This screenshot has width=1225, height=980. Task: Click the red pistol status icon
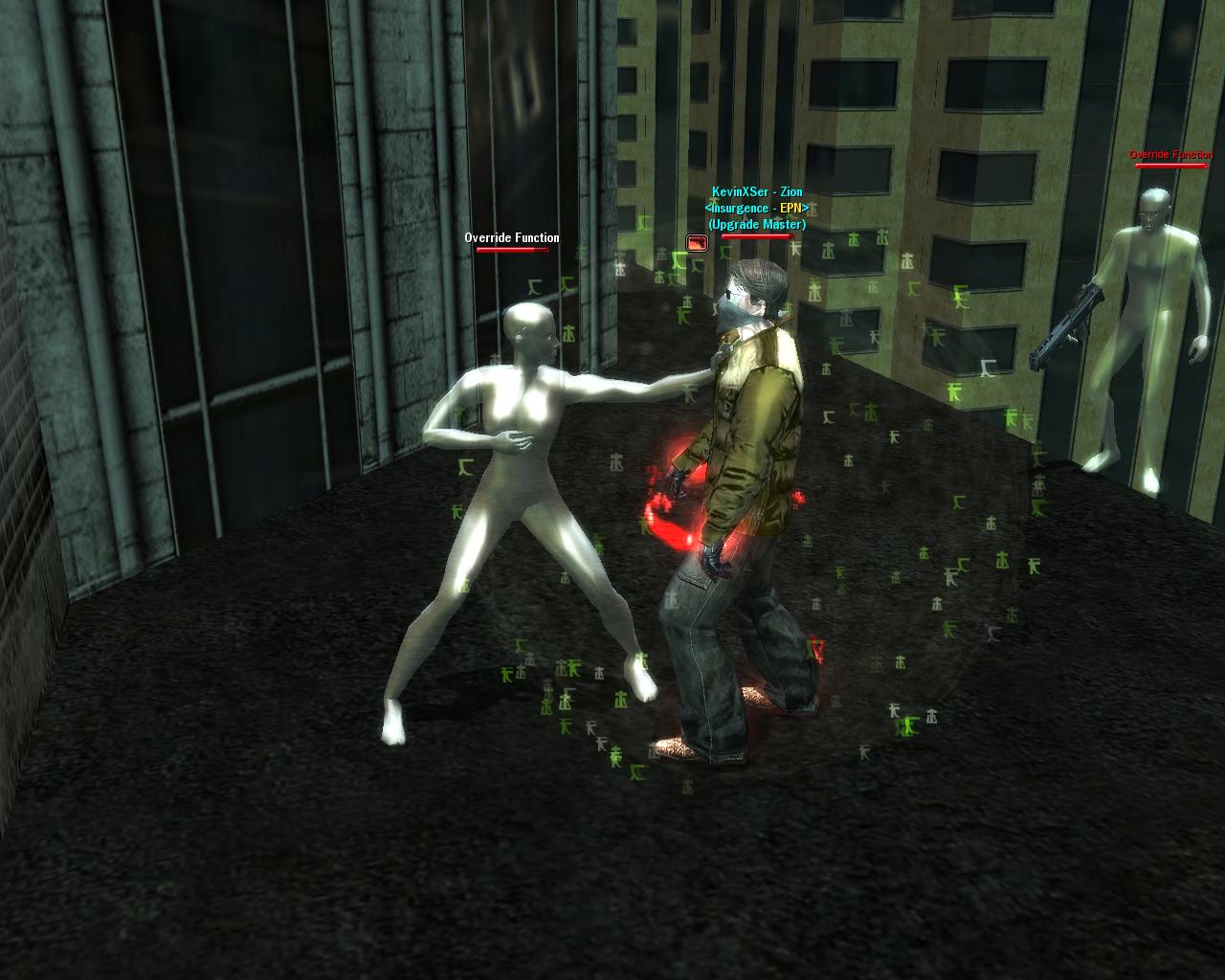point(697,243)
